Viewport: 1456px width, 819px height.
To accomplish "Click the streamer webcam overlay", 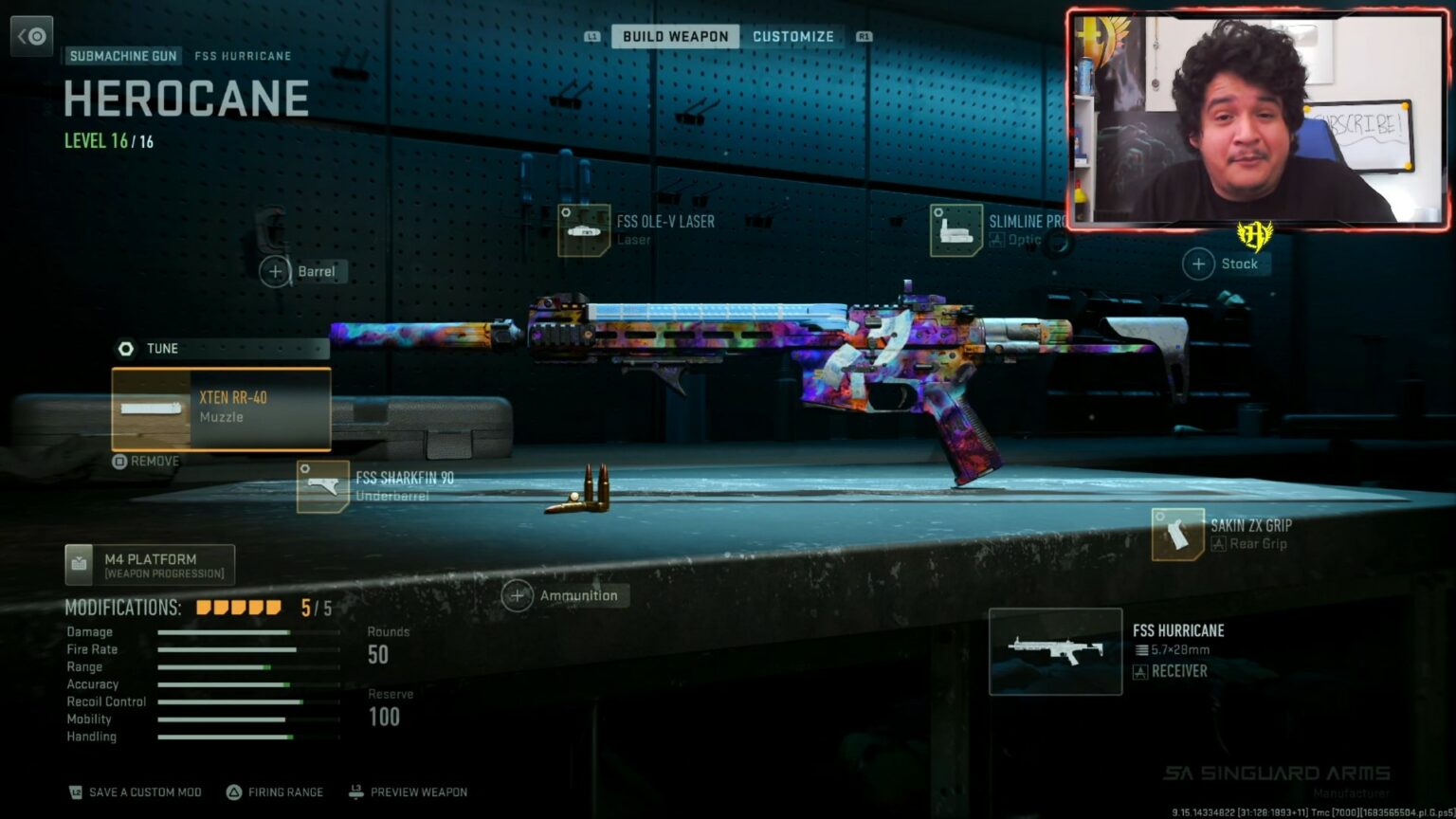I will point(1257,118).
